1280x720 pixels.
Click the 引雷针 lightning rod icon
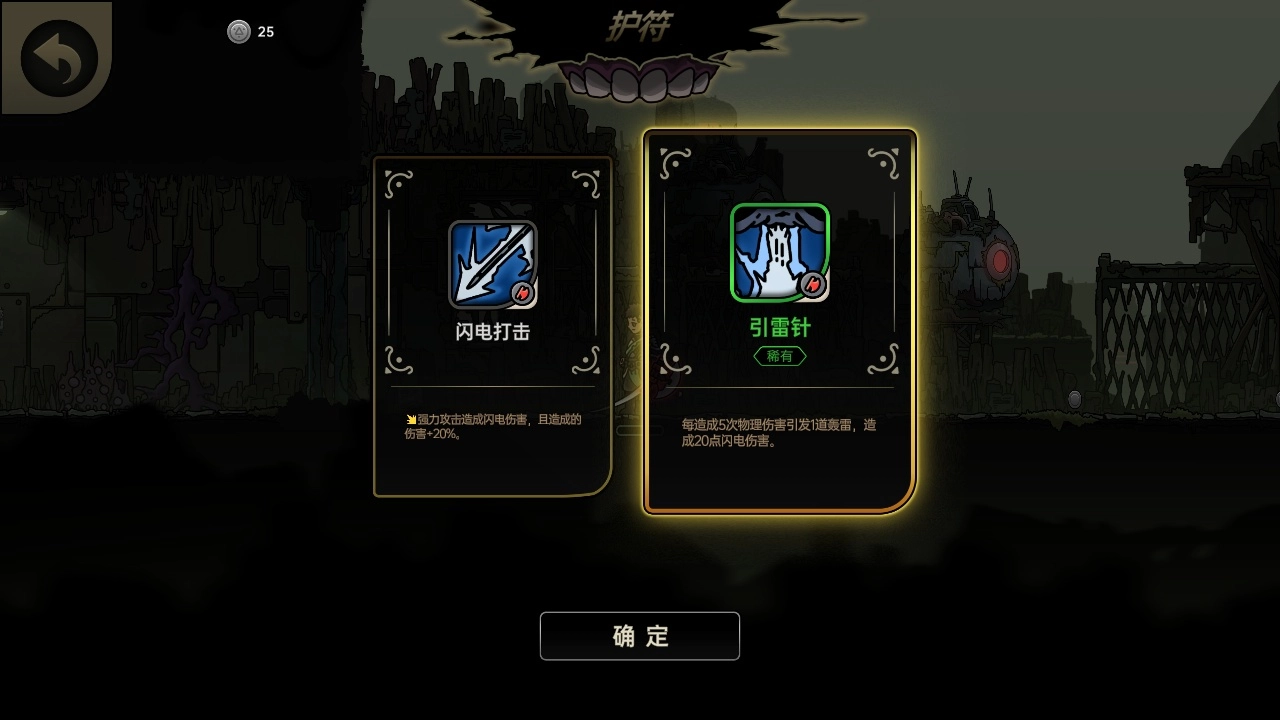coord(780,252)
